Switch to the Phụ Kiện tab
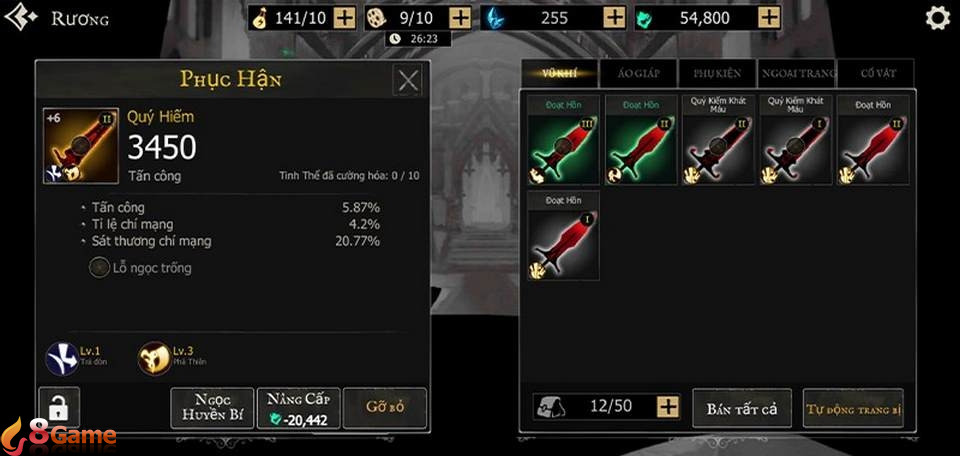Image resolution: width=960 pixels, height=456 pixels. pyautogui.click(x=717, y=72)
